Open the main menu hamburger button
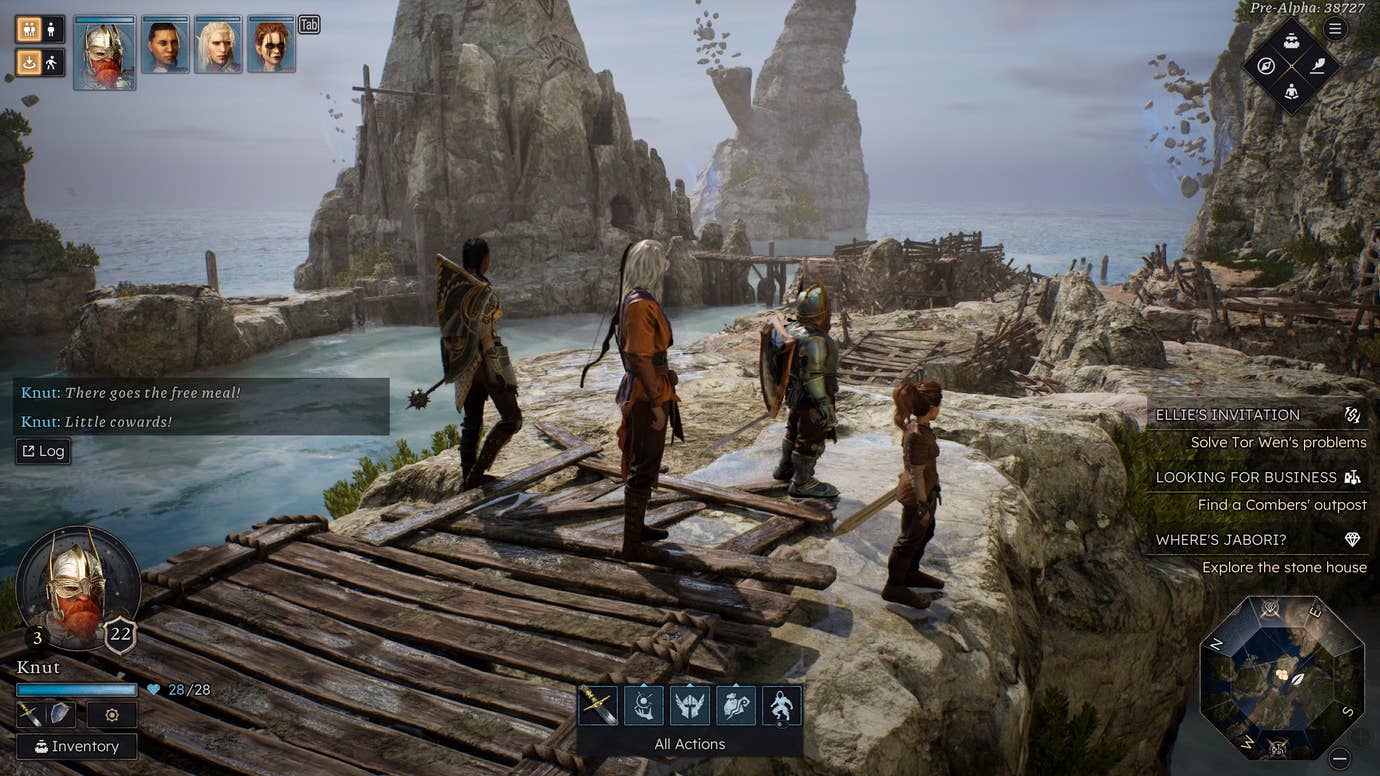Image resolution: width=1380 pixels, height=776 pixels. [x=1335, y=28]
